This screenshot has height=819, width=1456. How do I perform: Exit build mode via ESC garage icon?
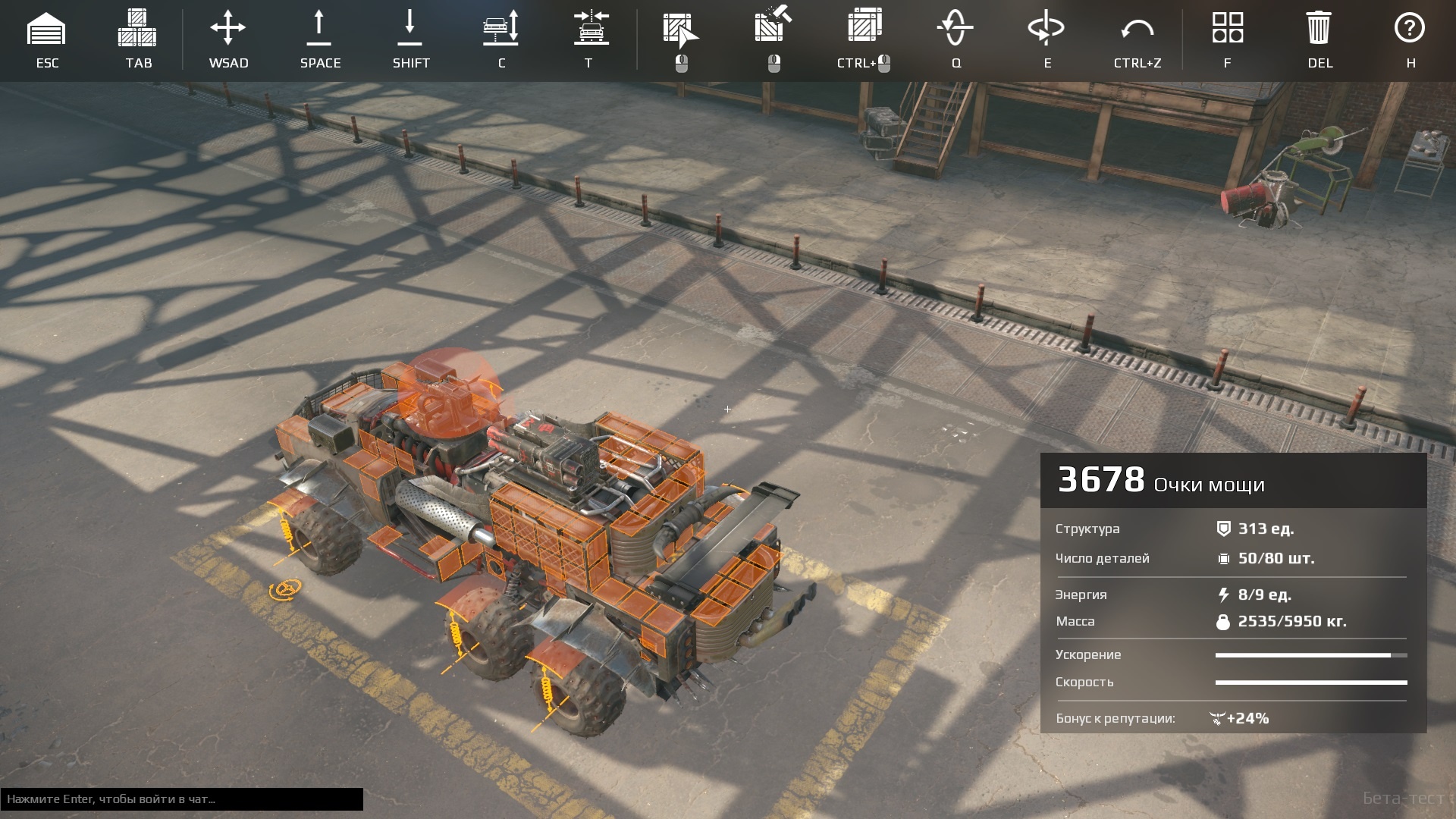click(x=48, y=30)
